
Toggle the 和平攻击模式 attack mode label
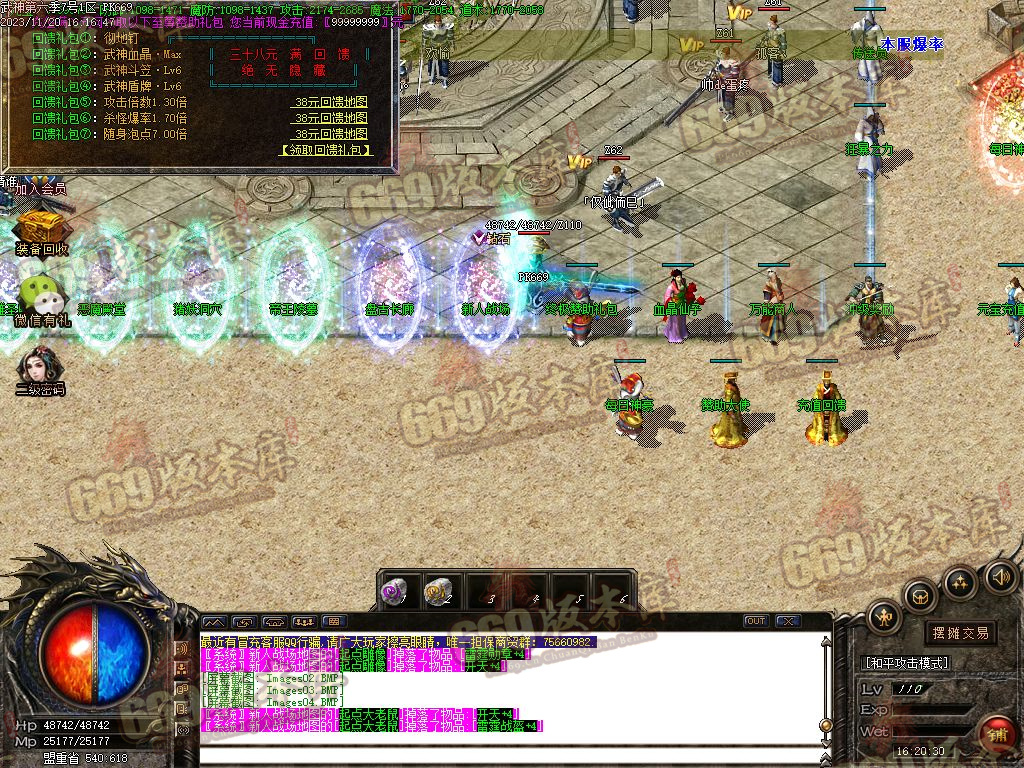click(x=906, y=663)
